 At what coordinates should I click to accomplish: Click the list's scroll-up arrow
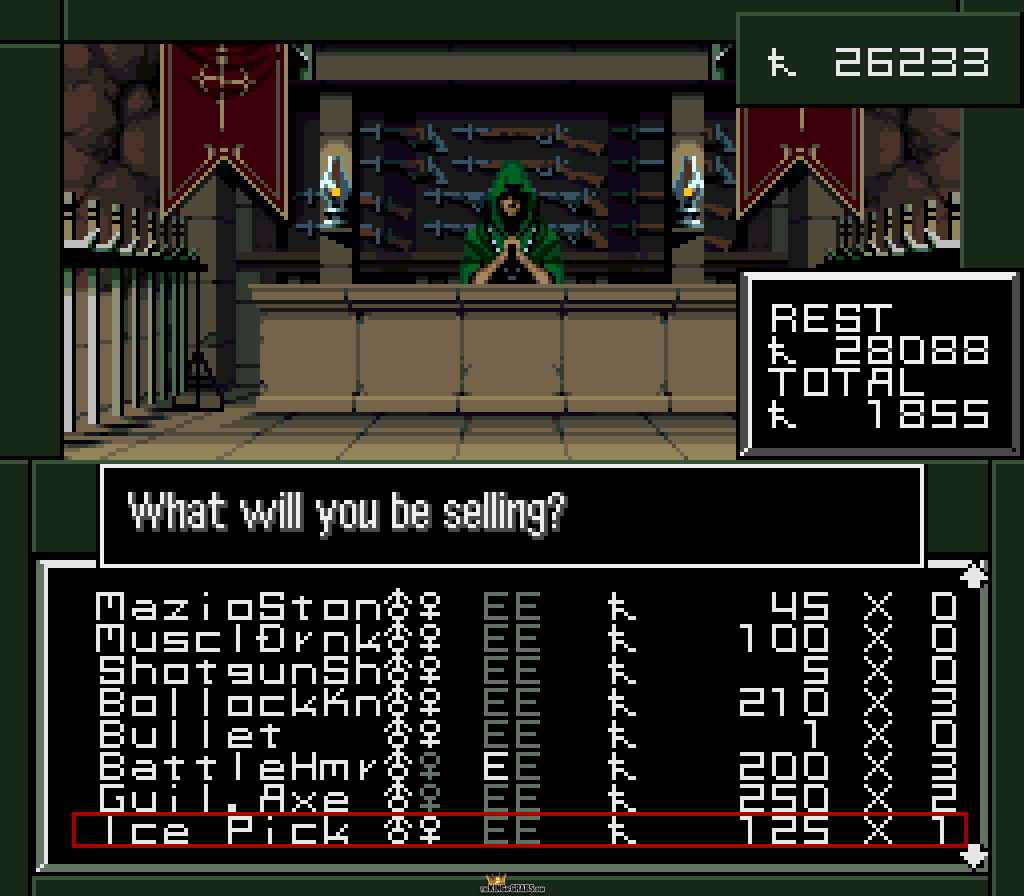[x=974, y=574]
